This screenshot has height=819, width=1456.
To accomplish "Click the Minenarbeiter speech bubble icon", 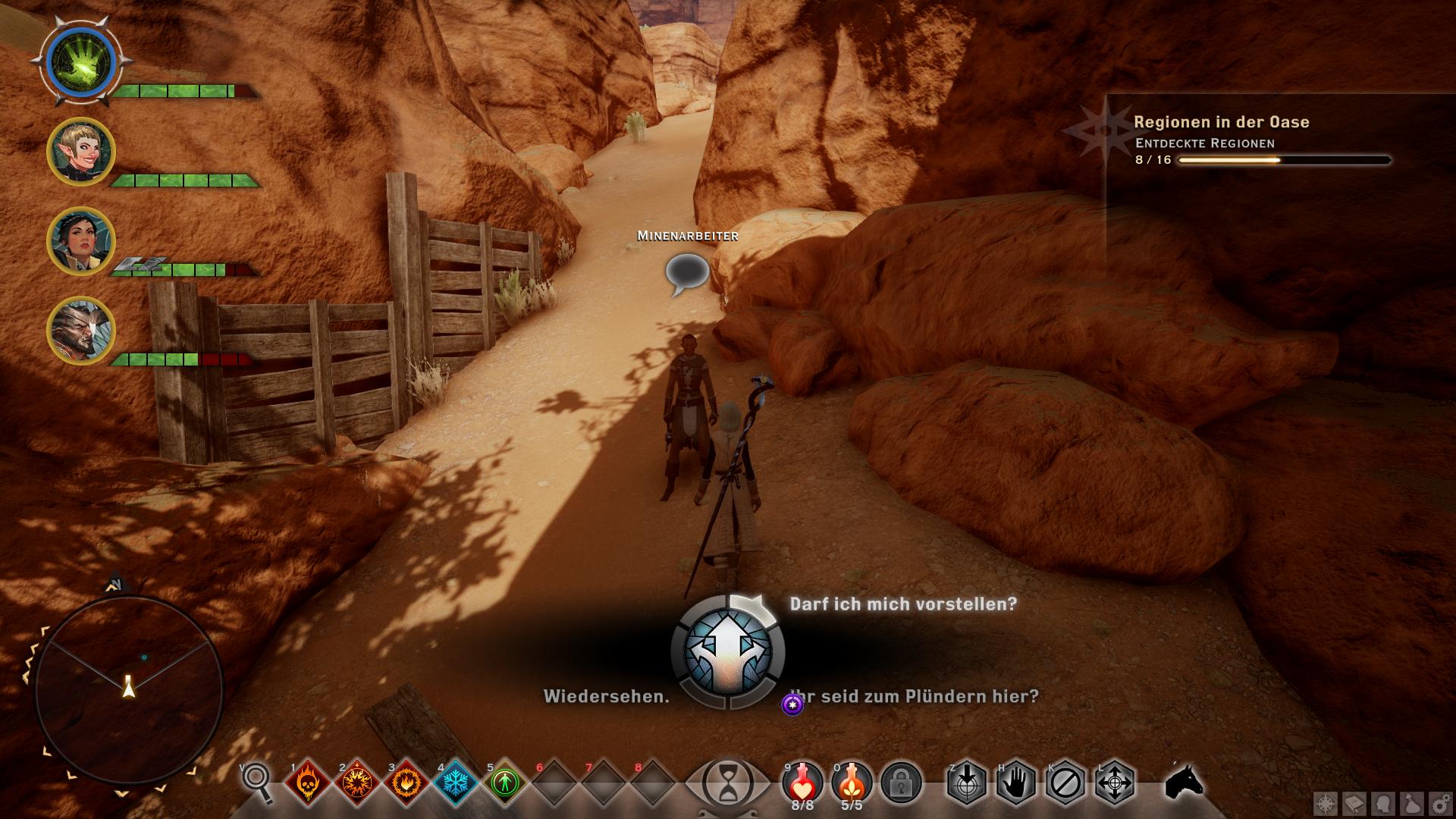I will 687,273.
